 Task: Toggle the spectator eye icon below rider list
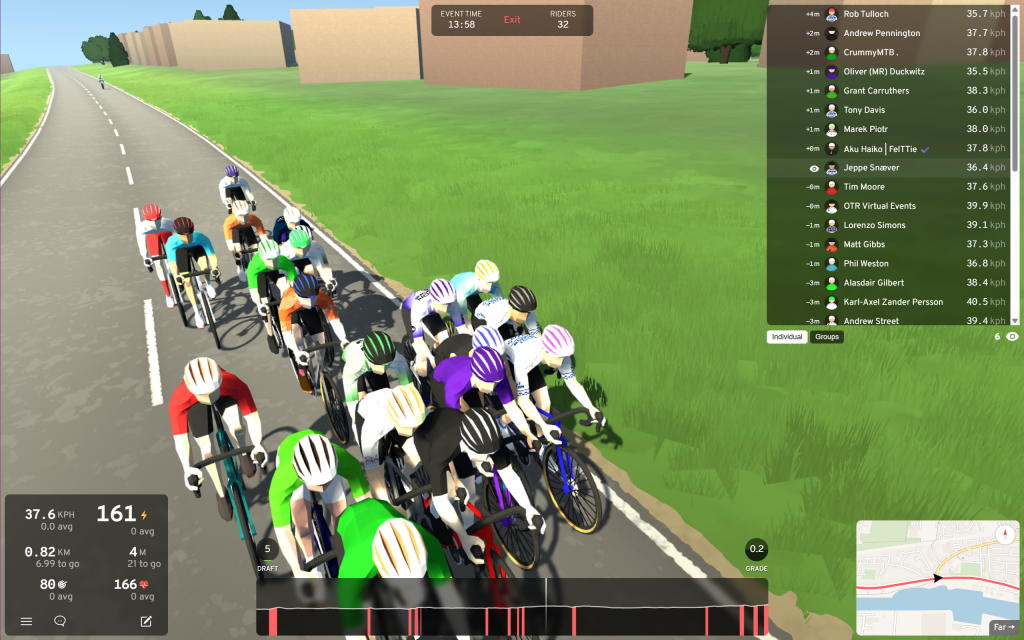pos(1012,337)
